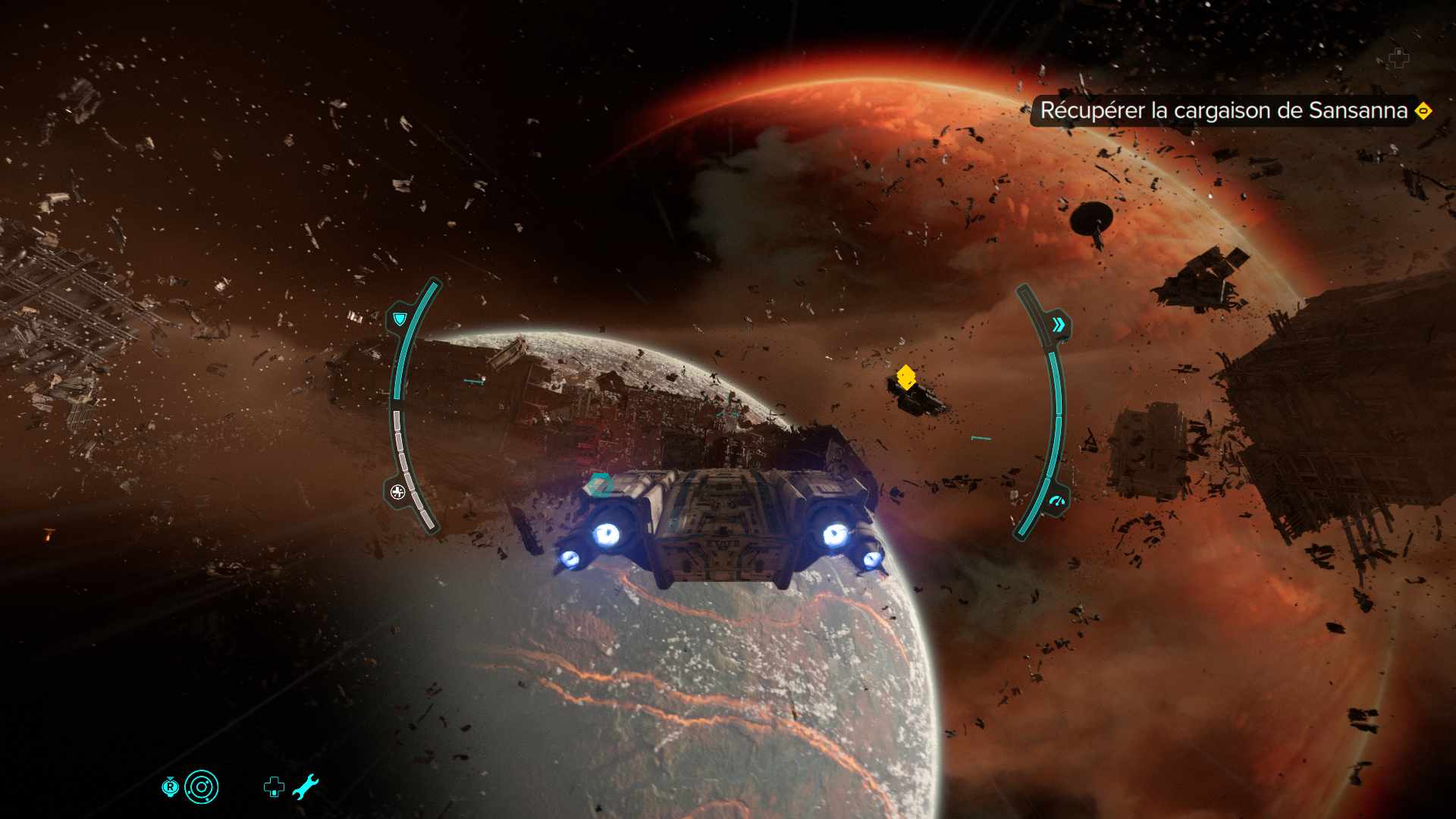Select the "Récupérer la cargaison de Sansanna" objective tracker

pos(1224,111)
